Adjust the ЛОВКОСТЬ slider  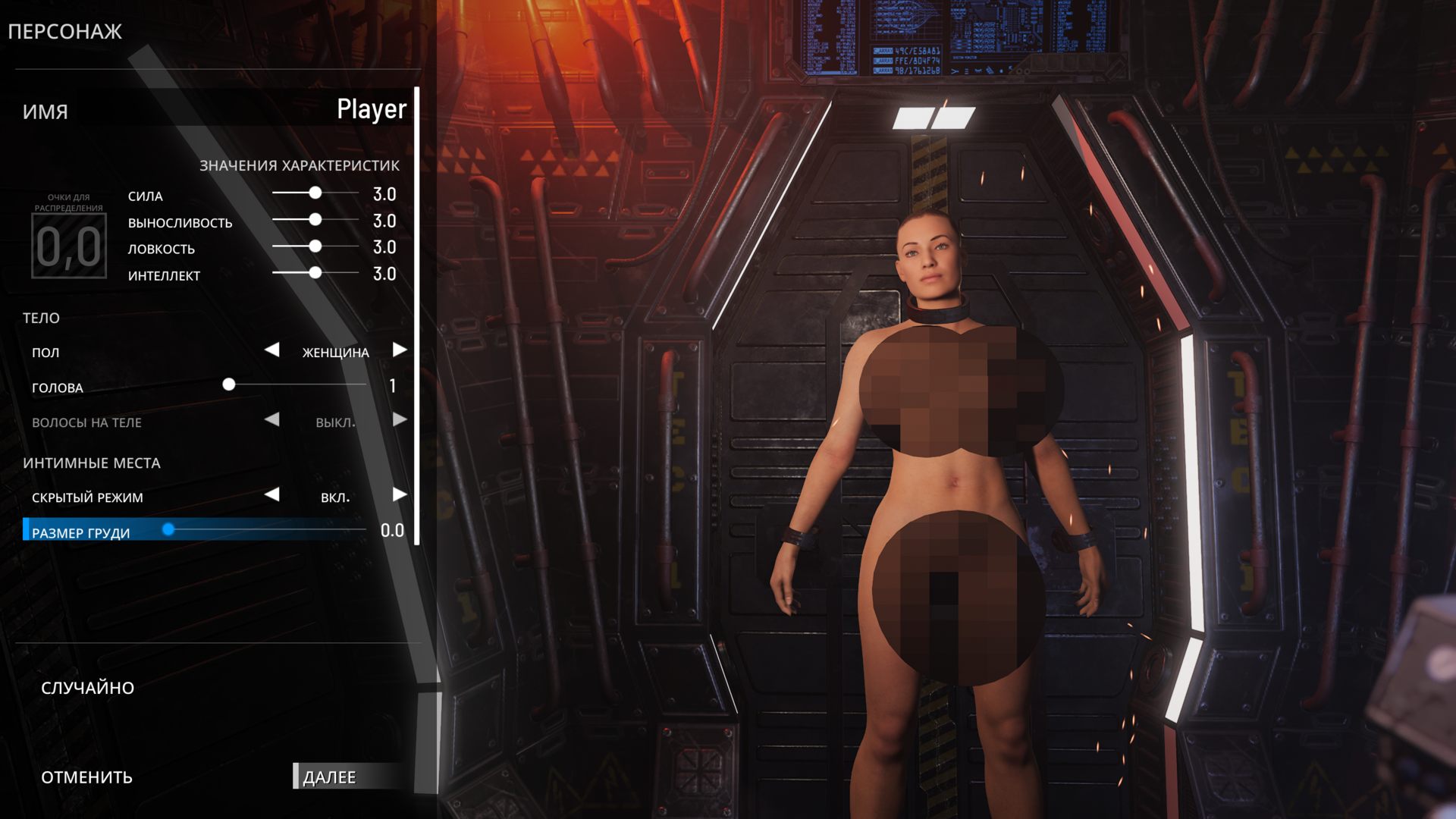tap(315, 246)
